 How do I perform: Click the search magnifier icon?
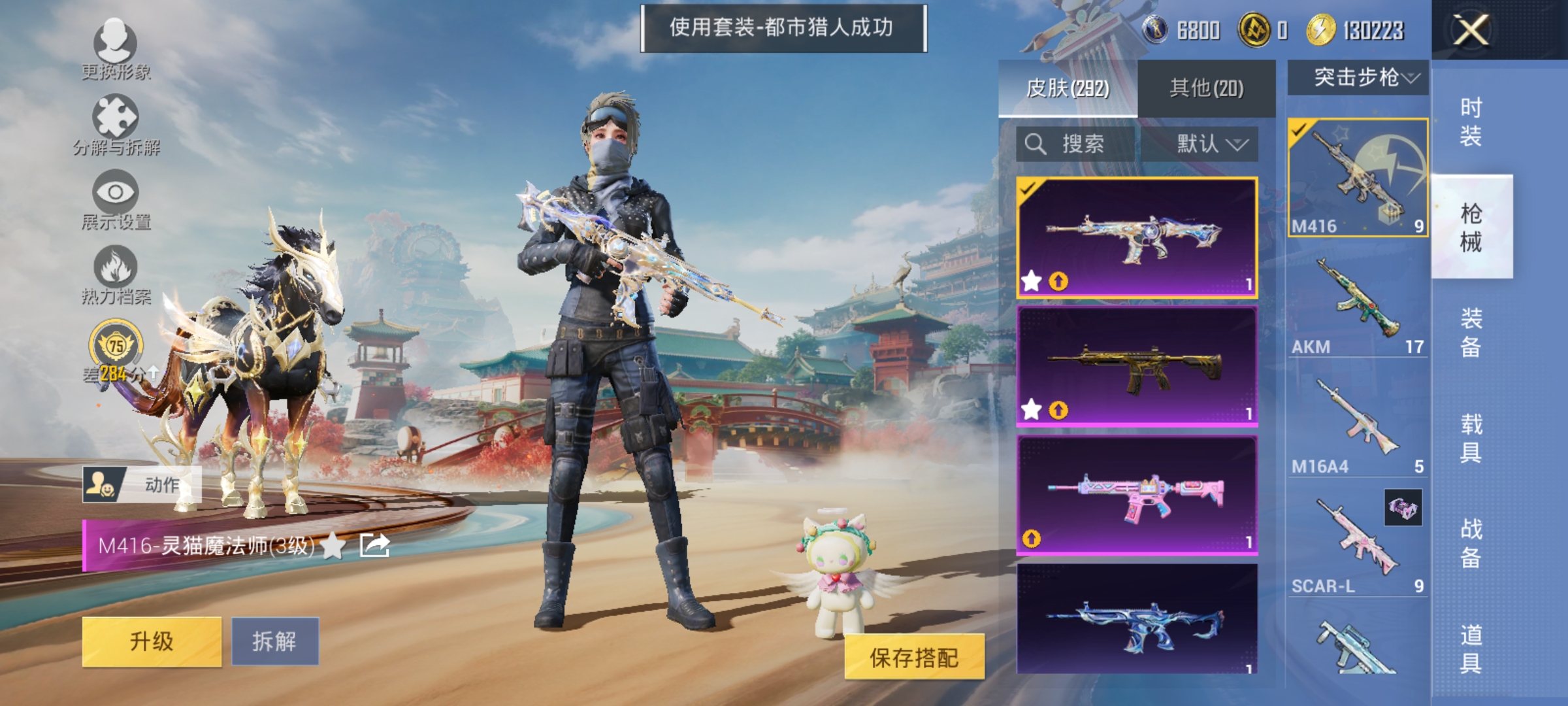(x=1036, y=144)
